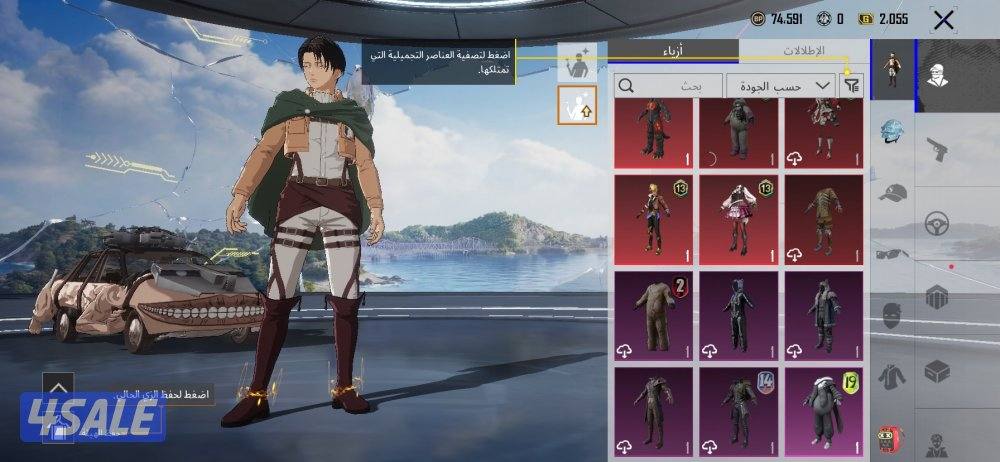Select the pink dress outfit tile
The image size is (1000, 462).
click(737, 213)
